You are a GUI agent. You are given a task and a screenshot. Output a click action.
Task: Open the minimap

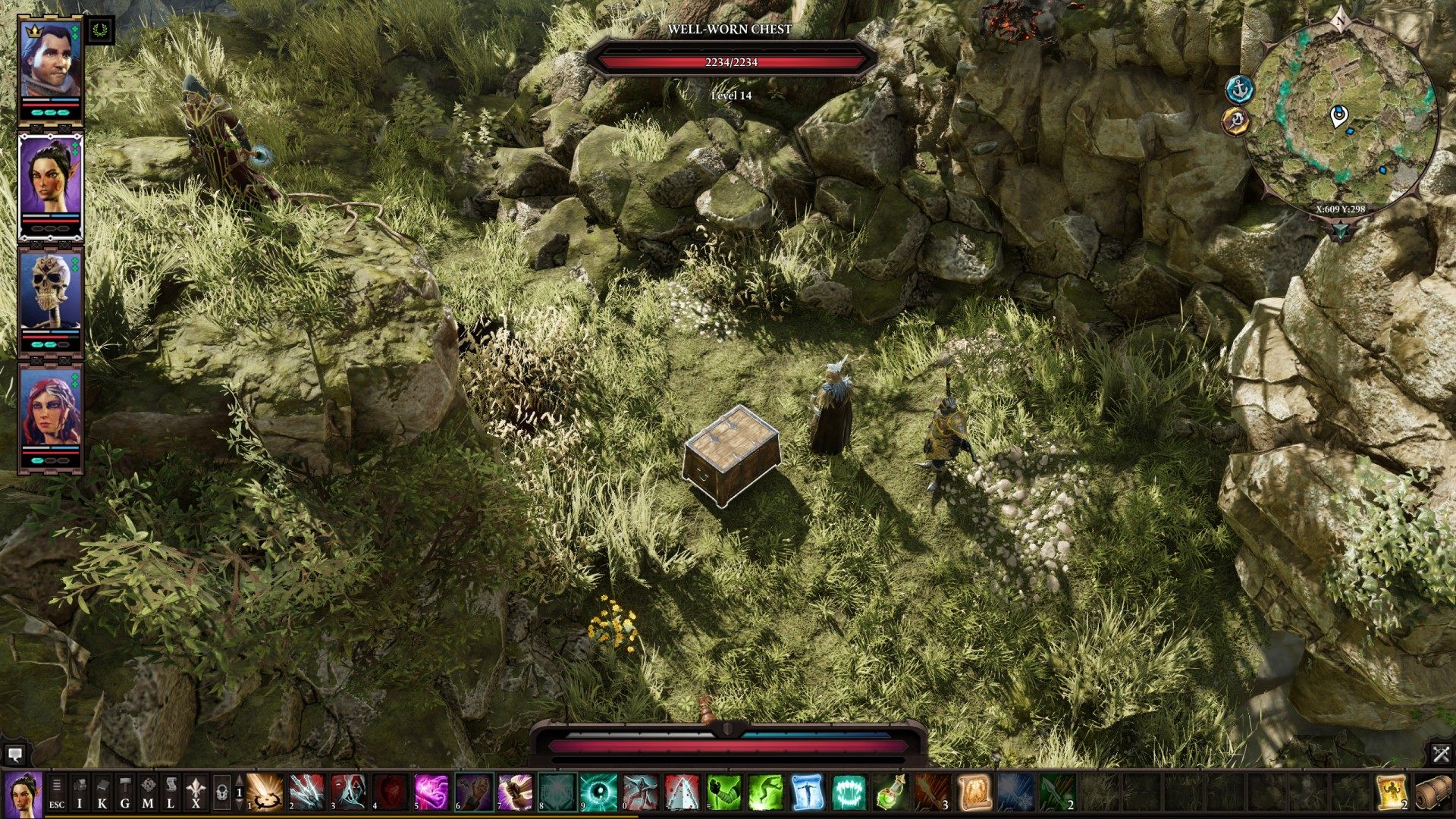[x=1341, y=118]
